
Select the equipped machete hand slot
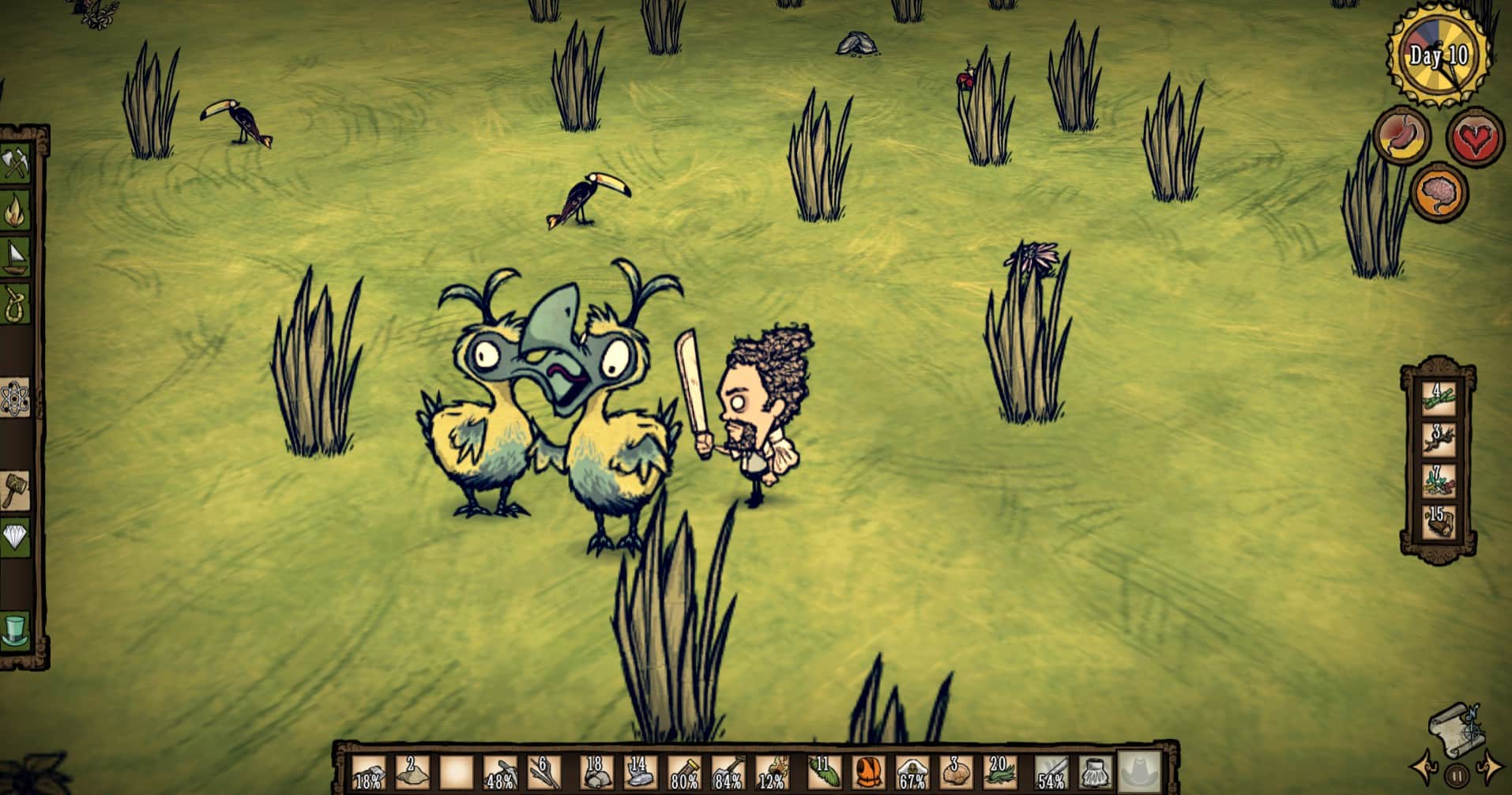coord(1051,772)
